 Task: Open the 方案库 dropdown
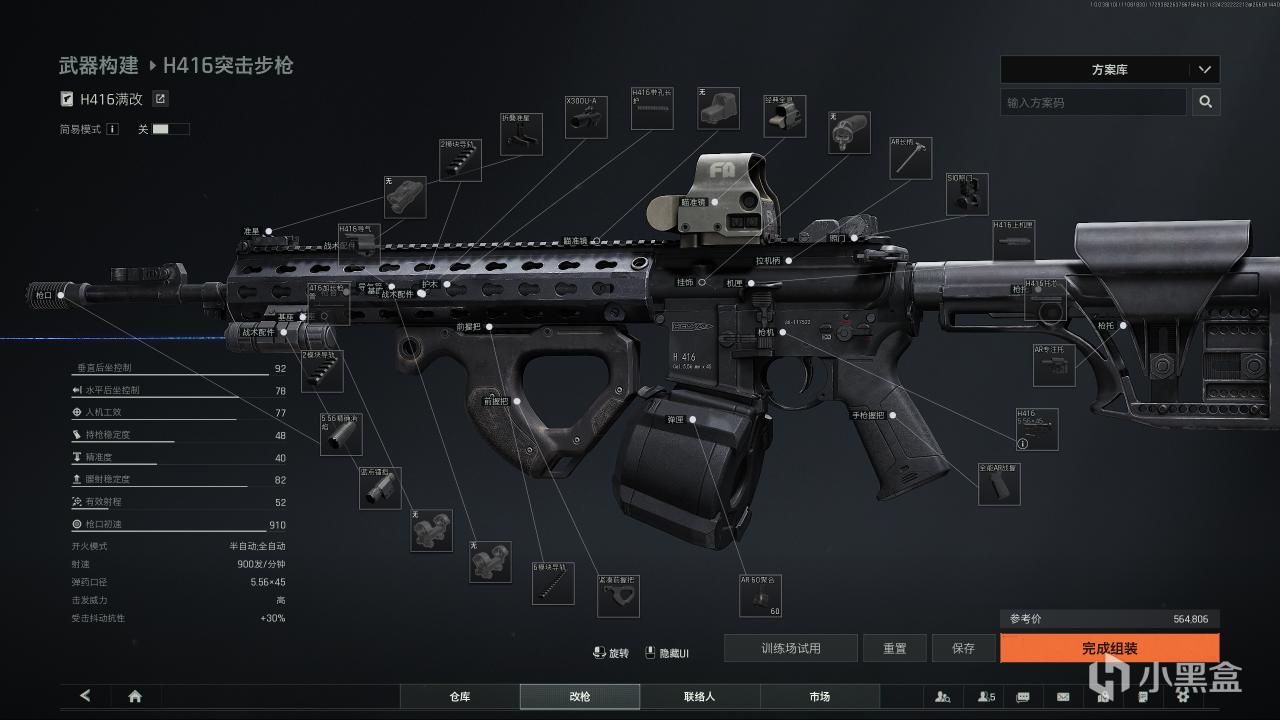1109,70
